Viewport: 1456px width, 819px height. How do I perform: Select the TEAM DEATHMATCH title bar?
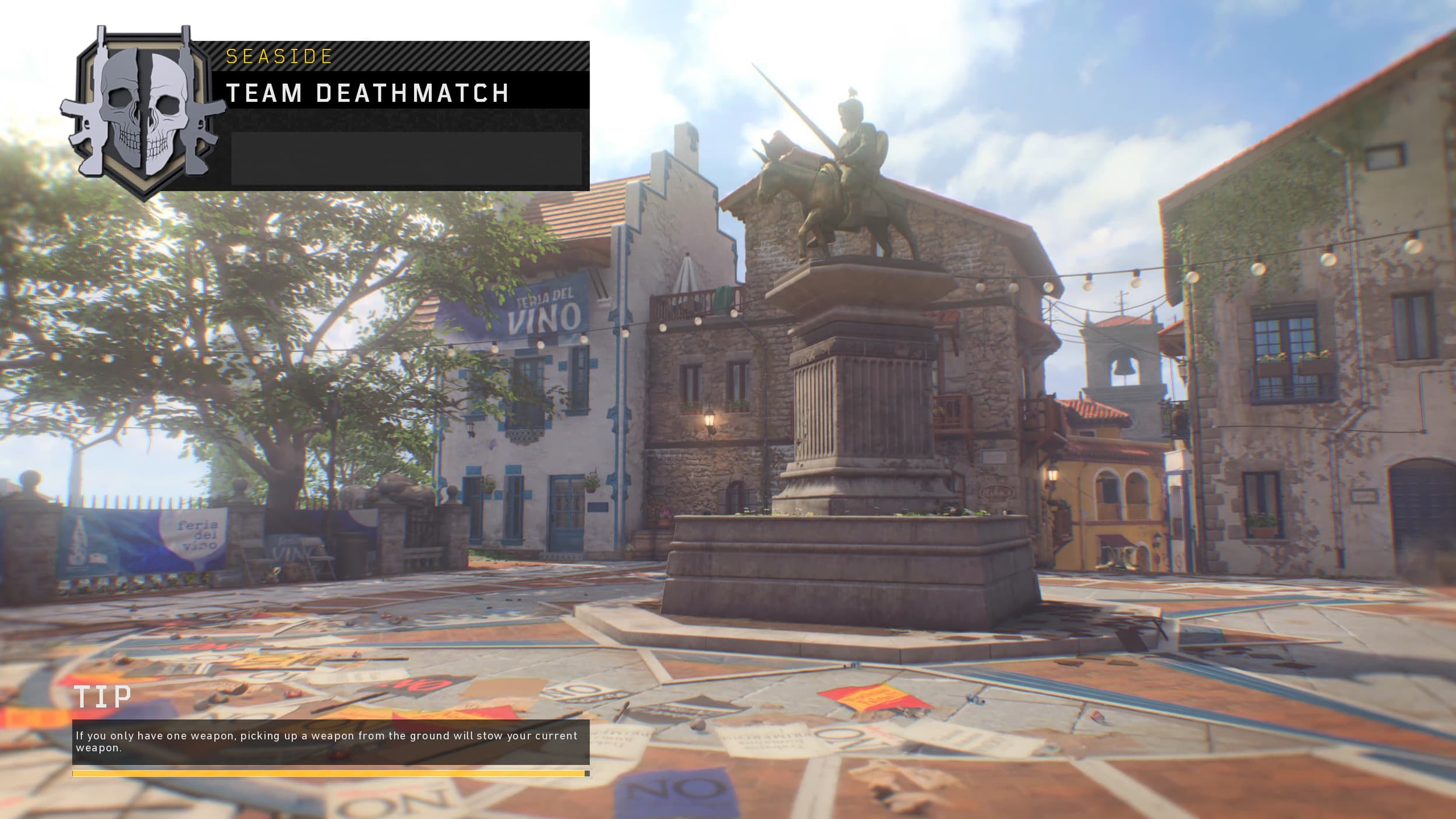pos(367,91)
